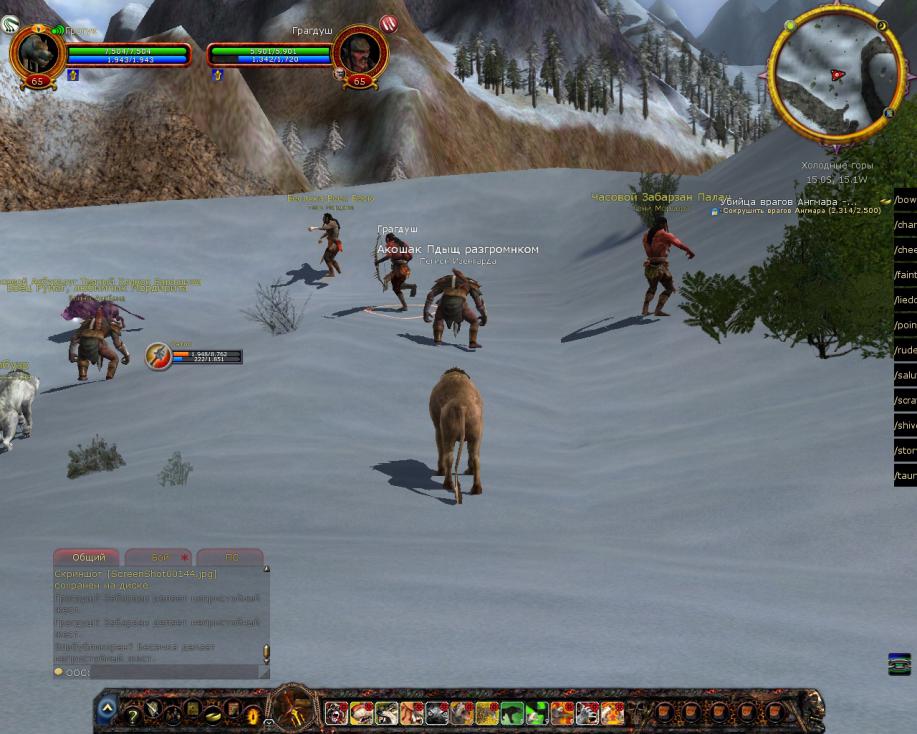This screenshot has width=917, height=734.
Task: Expand the main menu up-arrow button
Action: click(x=107, y=709)
